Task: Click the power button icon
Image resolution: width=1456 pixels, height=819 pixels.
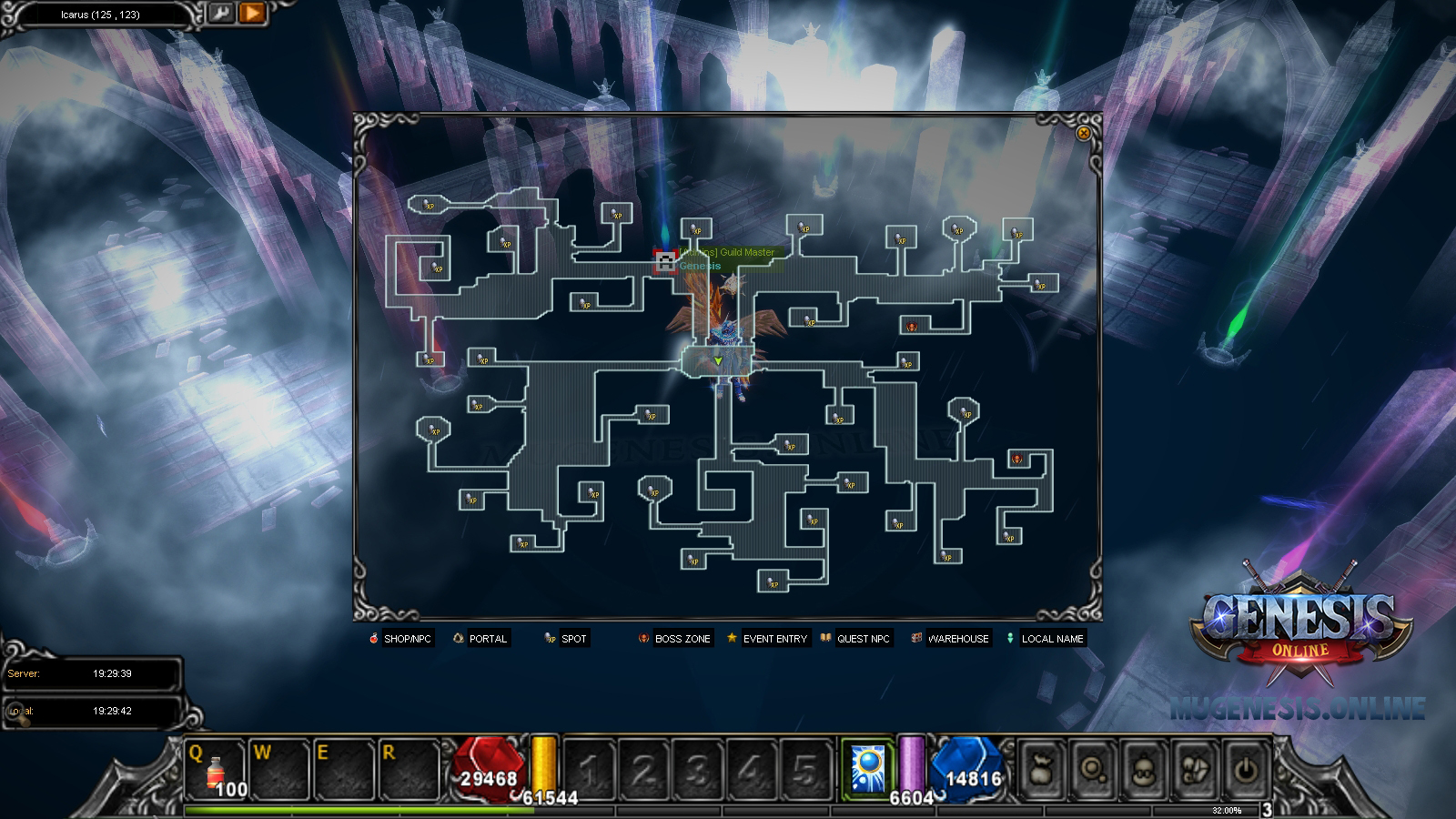Action: [1245, 770]
